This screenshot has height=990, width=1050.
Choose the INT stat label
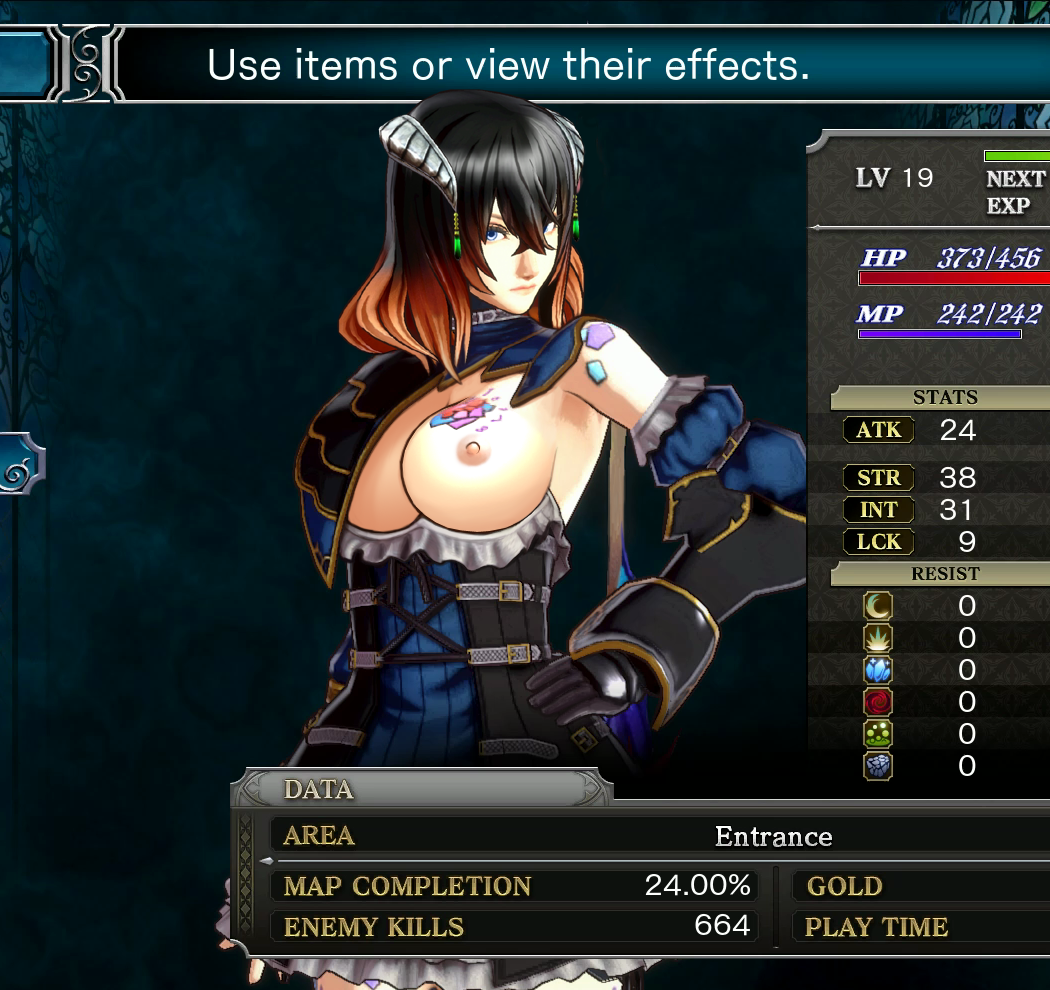(x=878, y=510)
